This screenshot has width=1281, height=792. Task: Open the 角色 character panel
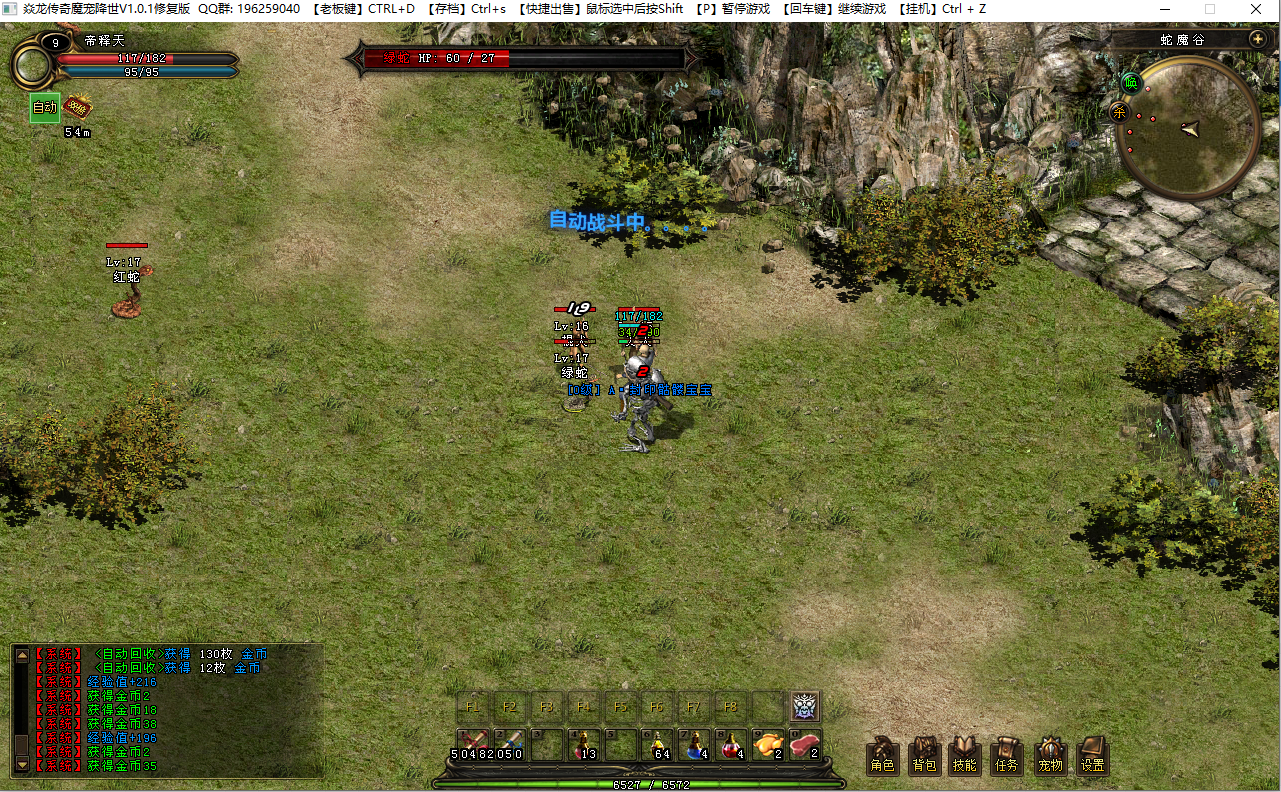coord(882,755)
